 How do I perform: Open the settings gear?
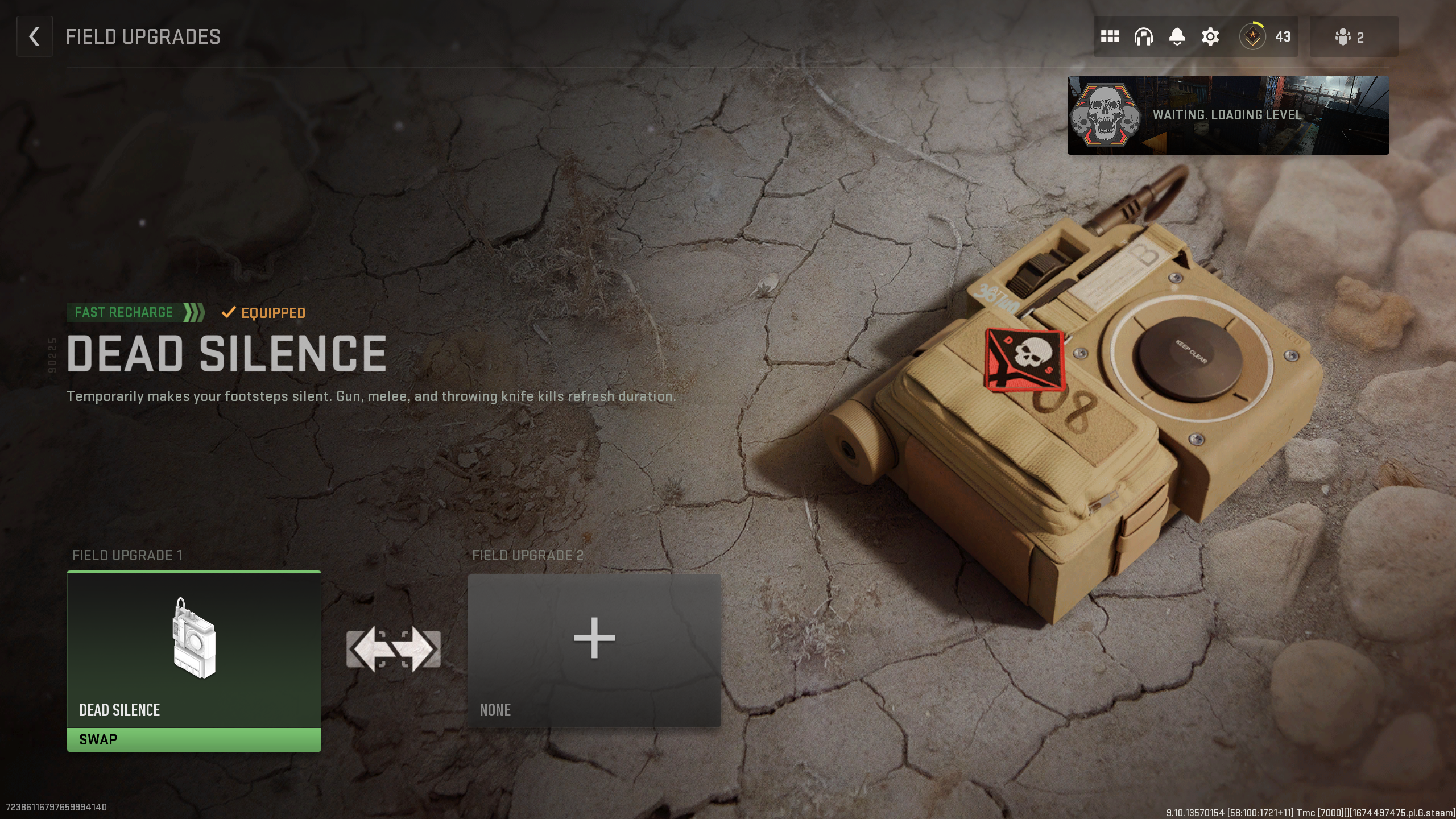(x=1209, y=36)
